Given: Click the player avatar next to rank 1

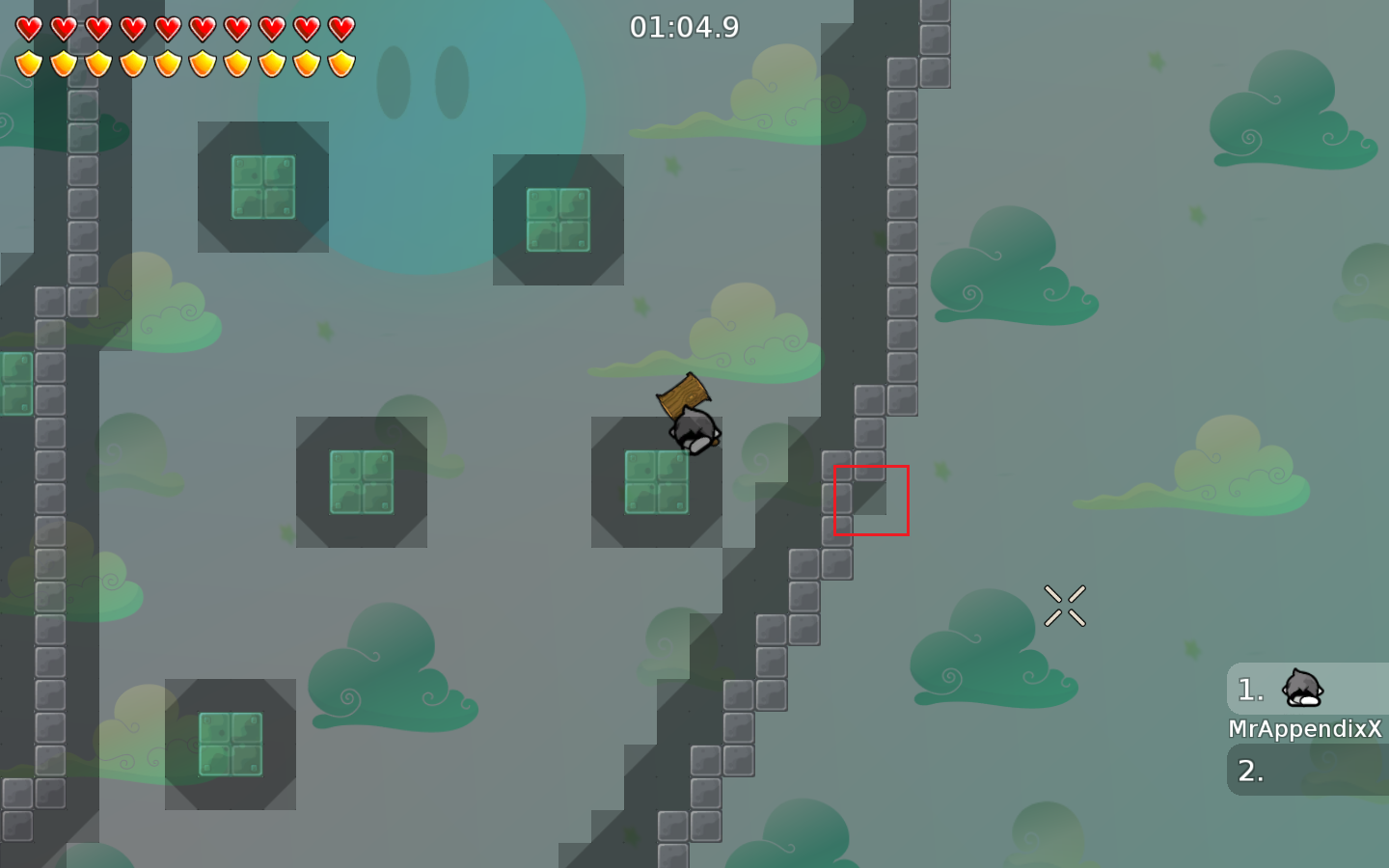Looking at the screenshot, I should point(1302,689).
